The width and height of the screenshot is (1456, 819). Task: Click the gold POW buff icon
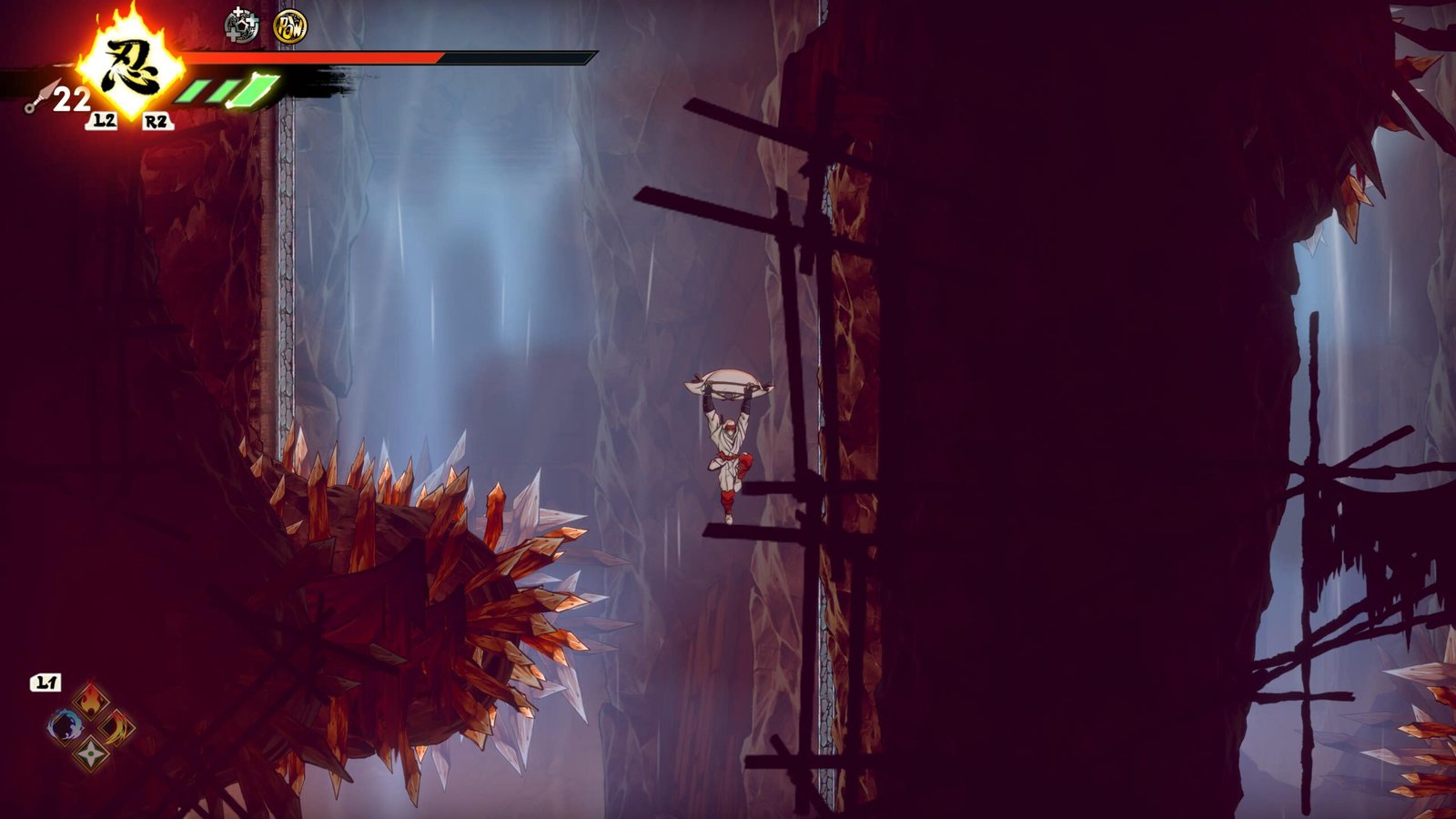click(x=289, y=26)
